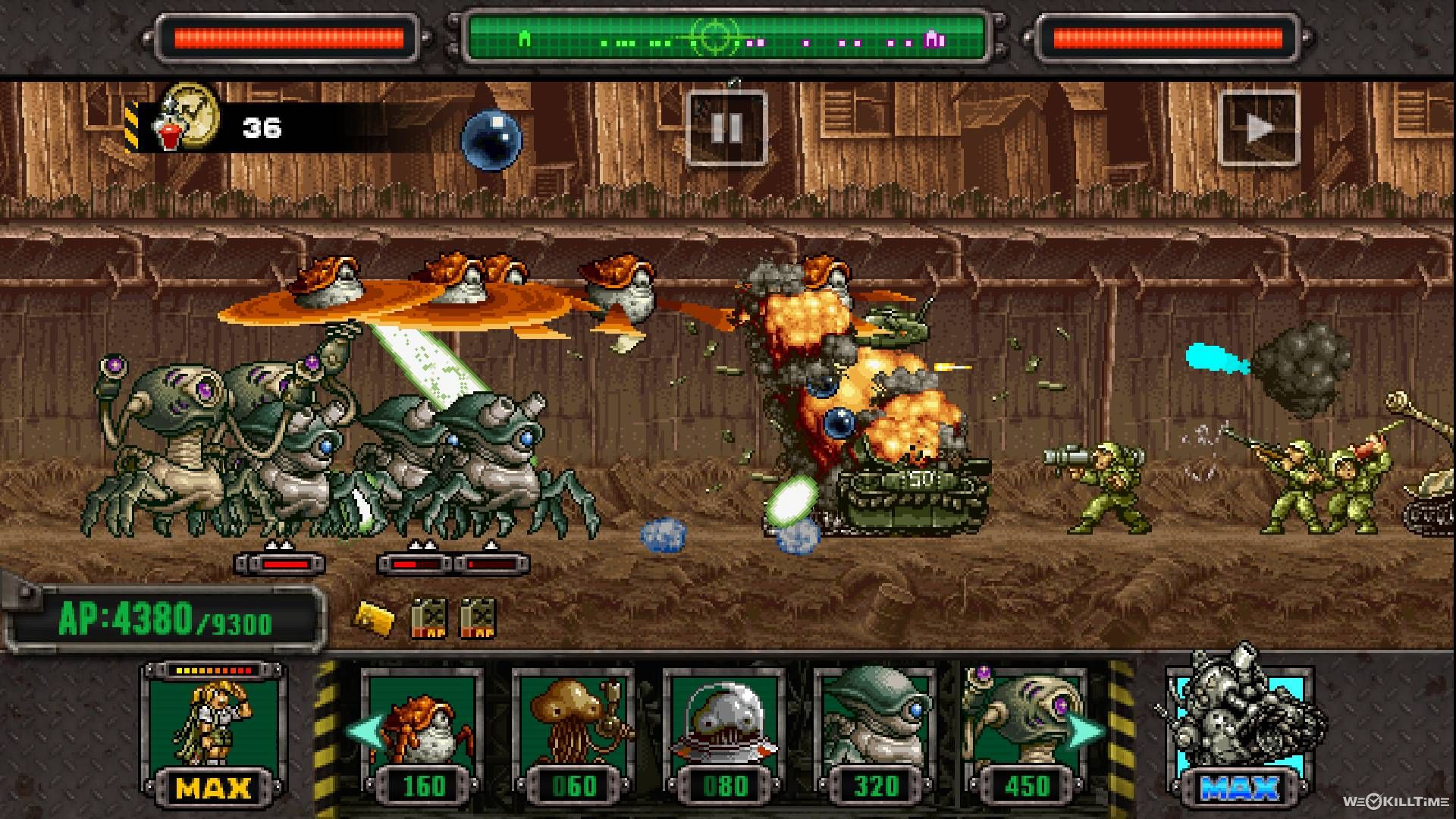Tap the medal coin counter showing 36
Viewport: 1456px width, 819px height.
click(x=220, y=127)
